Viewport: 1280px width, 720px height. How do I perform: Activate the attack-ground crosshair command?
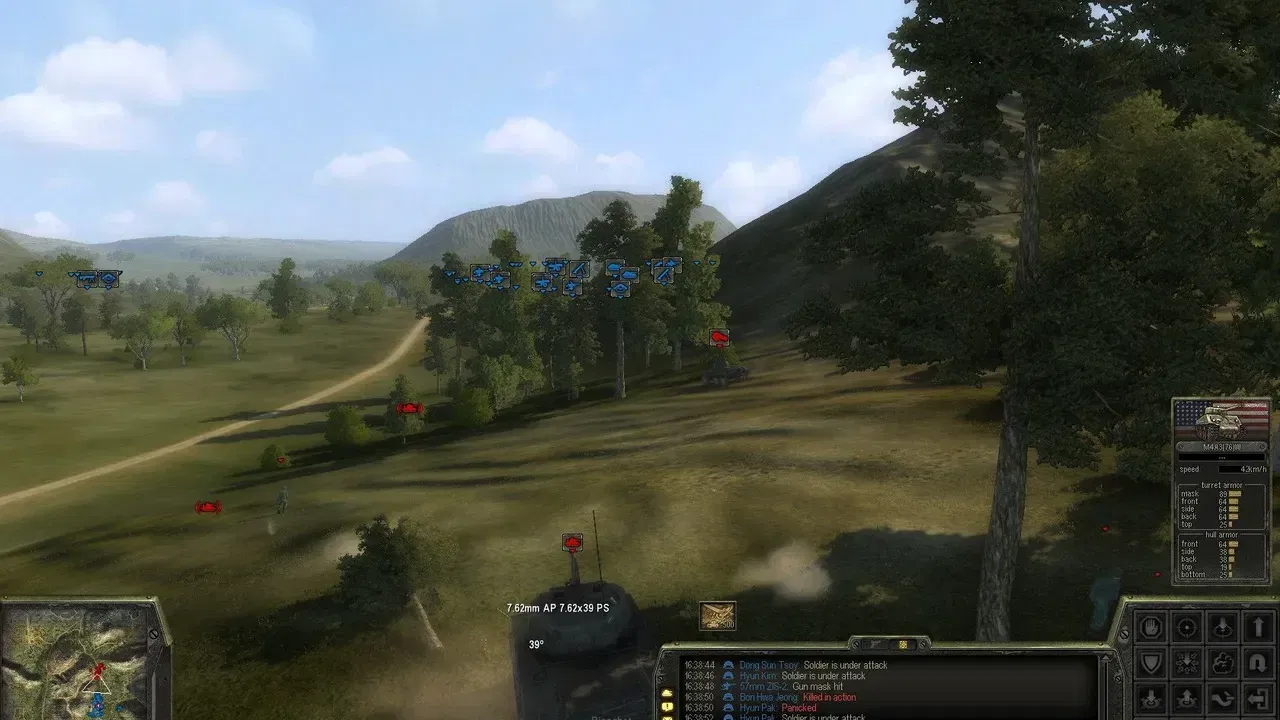(1186, 625)
